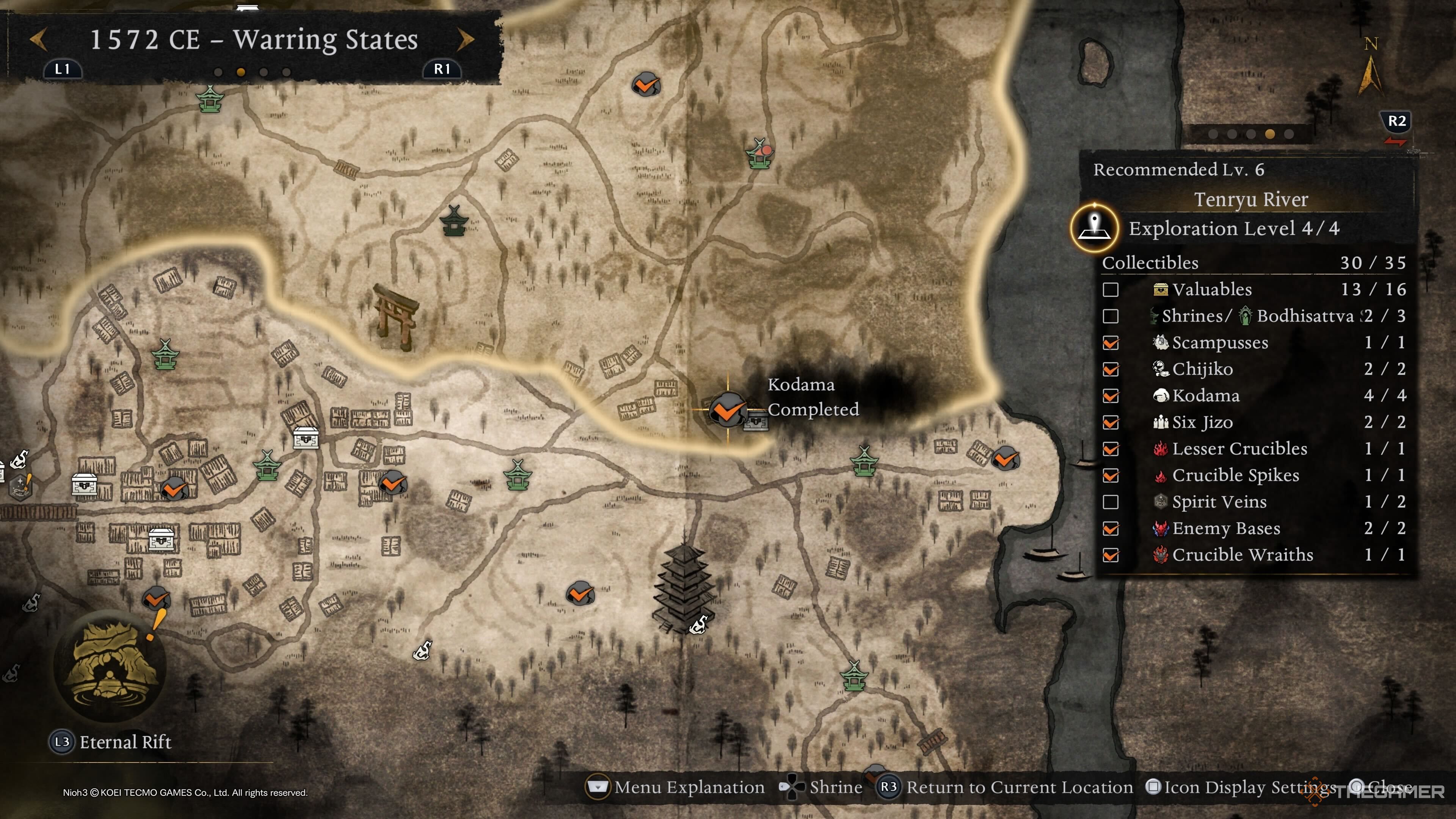Screen dimensions: 1456x819
Task: Select the pagoda tower map icon
Action: [x=683, y=588]
